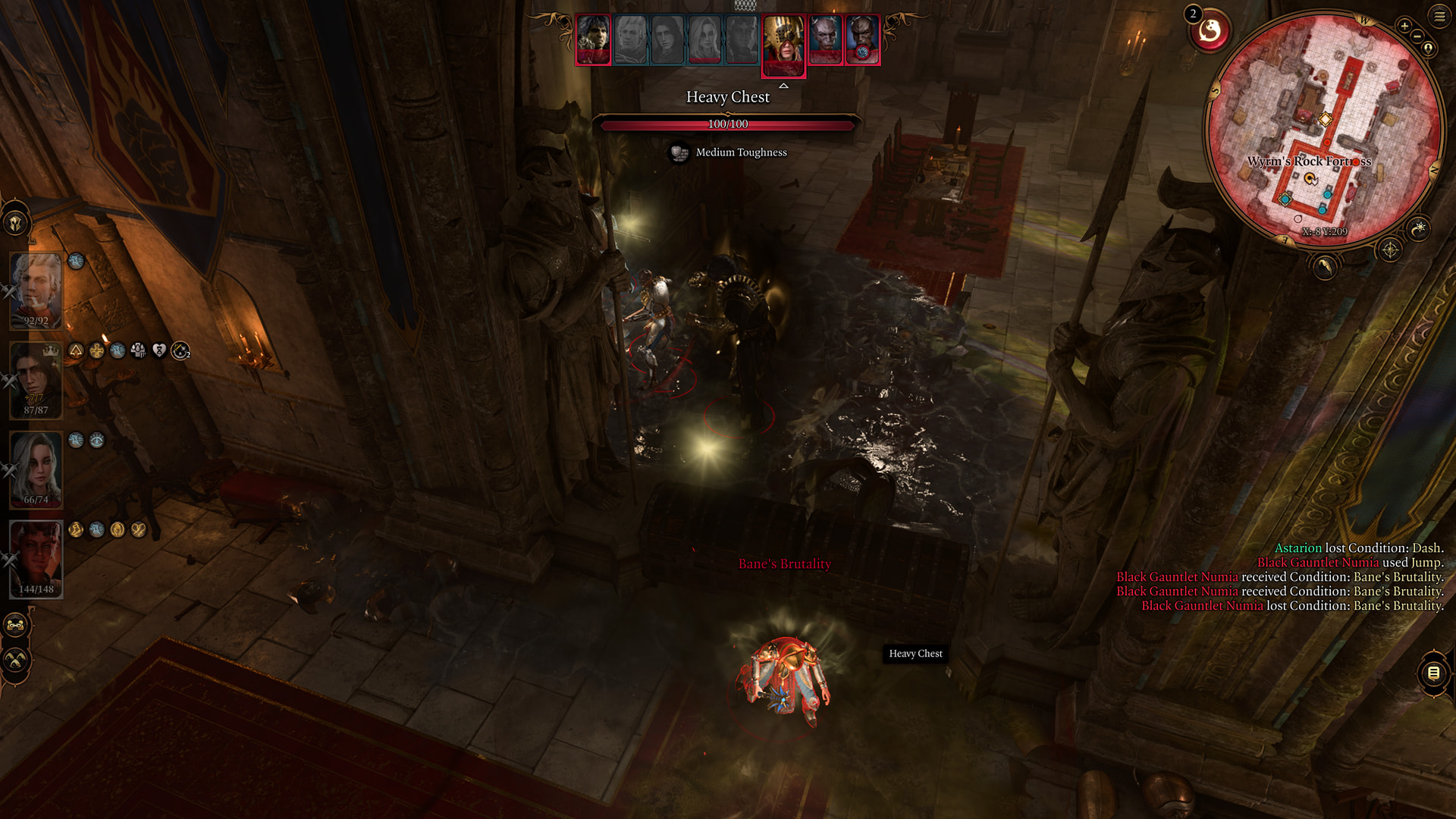The height and width of the screenshot is (819, 1456).
Task: Zoom in the minimap with plus button
Action: pyautogui.click(x=1404, y=26)
